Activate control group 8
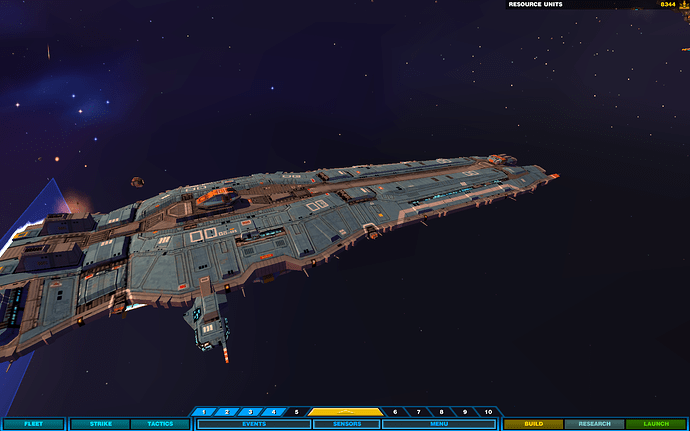The image size is (690, 431). (x=441, y=412)
